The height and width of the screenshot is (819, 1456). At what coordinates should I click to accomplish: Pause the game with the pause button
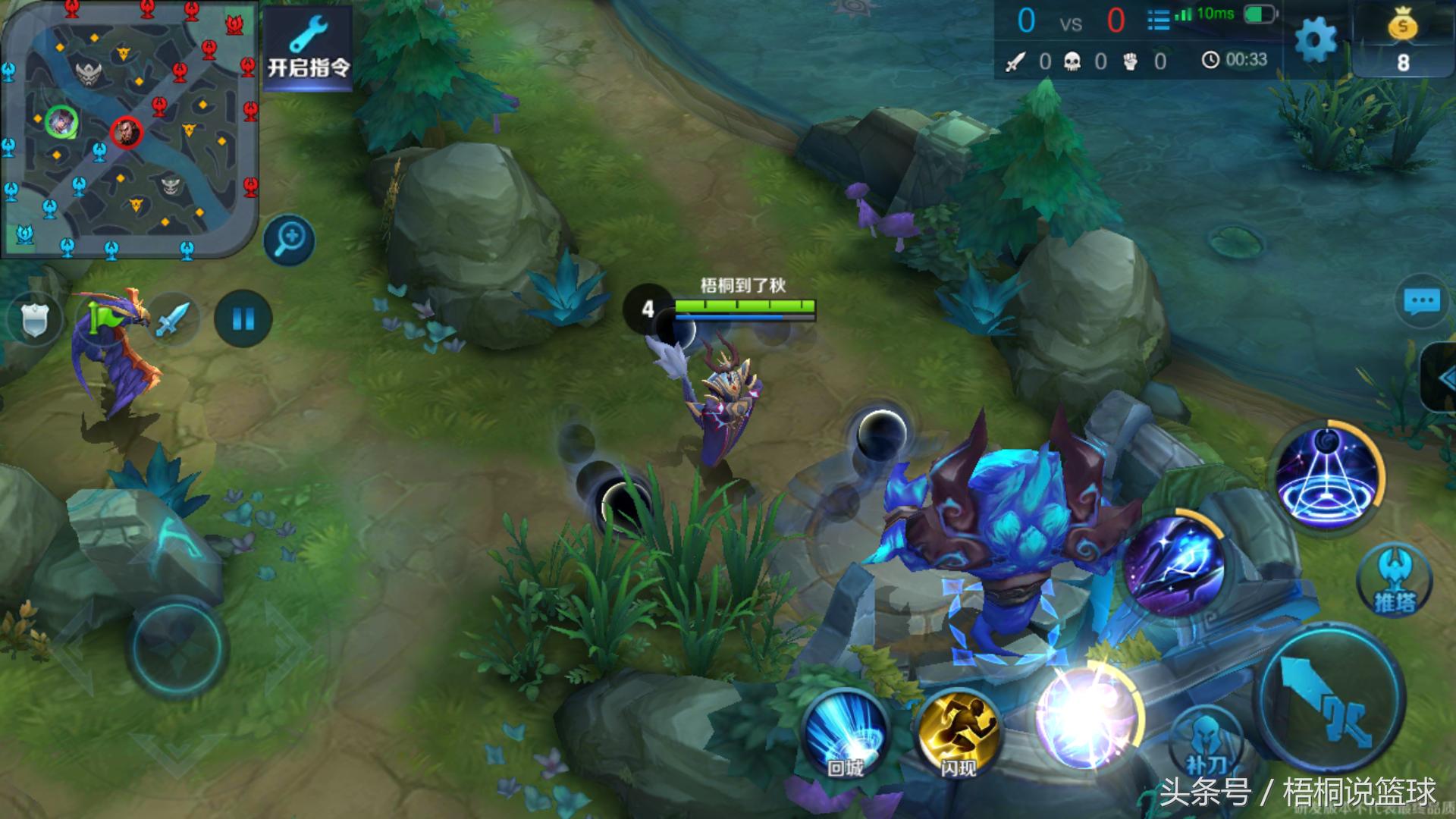[x=243, y=319]
